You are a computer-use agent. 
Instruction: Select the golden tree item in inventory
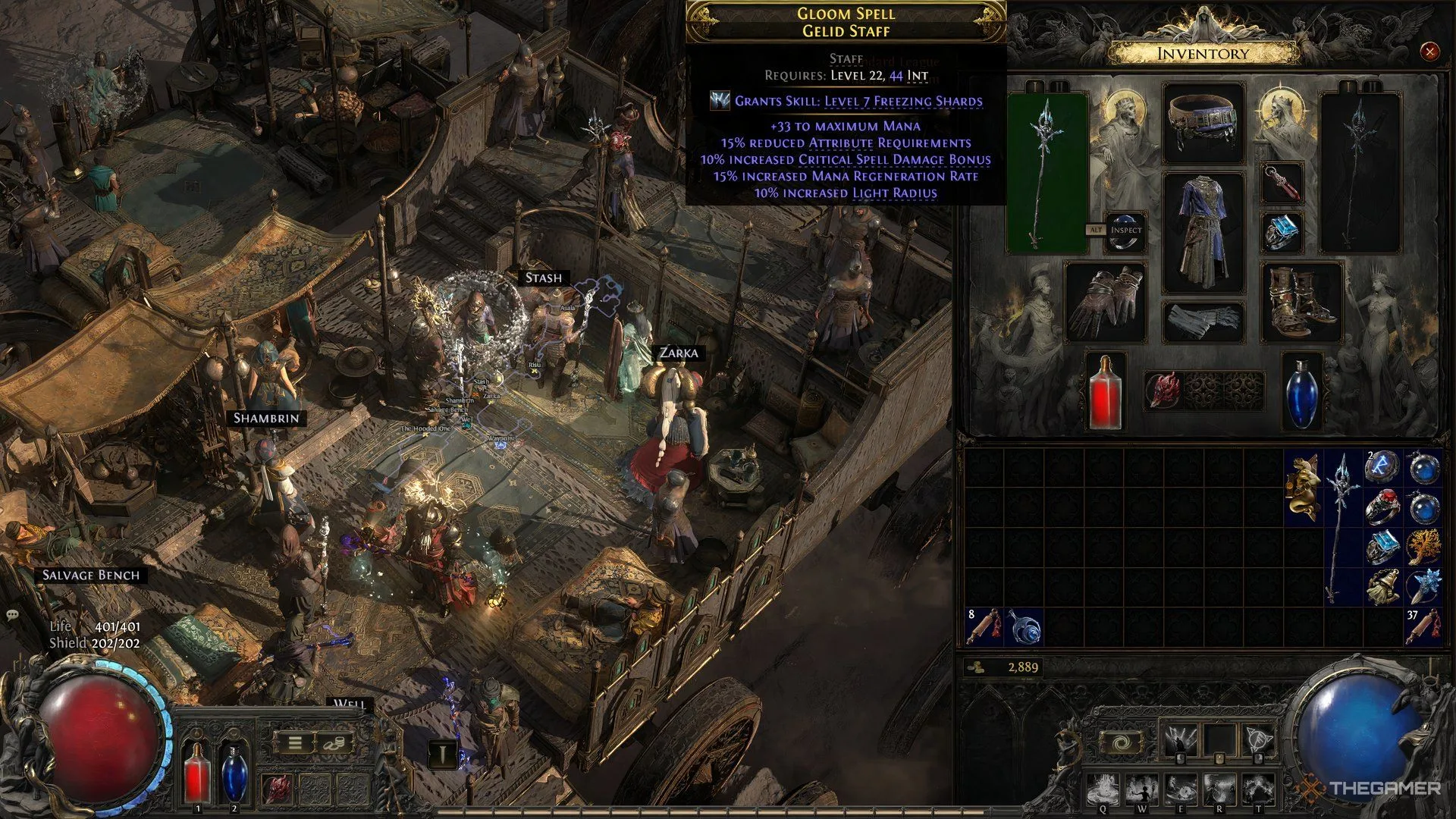[x=1423, y=547]
